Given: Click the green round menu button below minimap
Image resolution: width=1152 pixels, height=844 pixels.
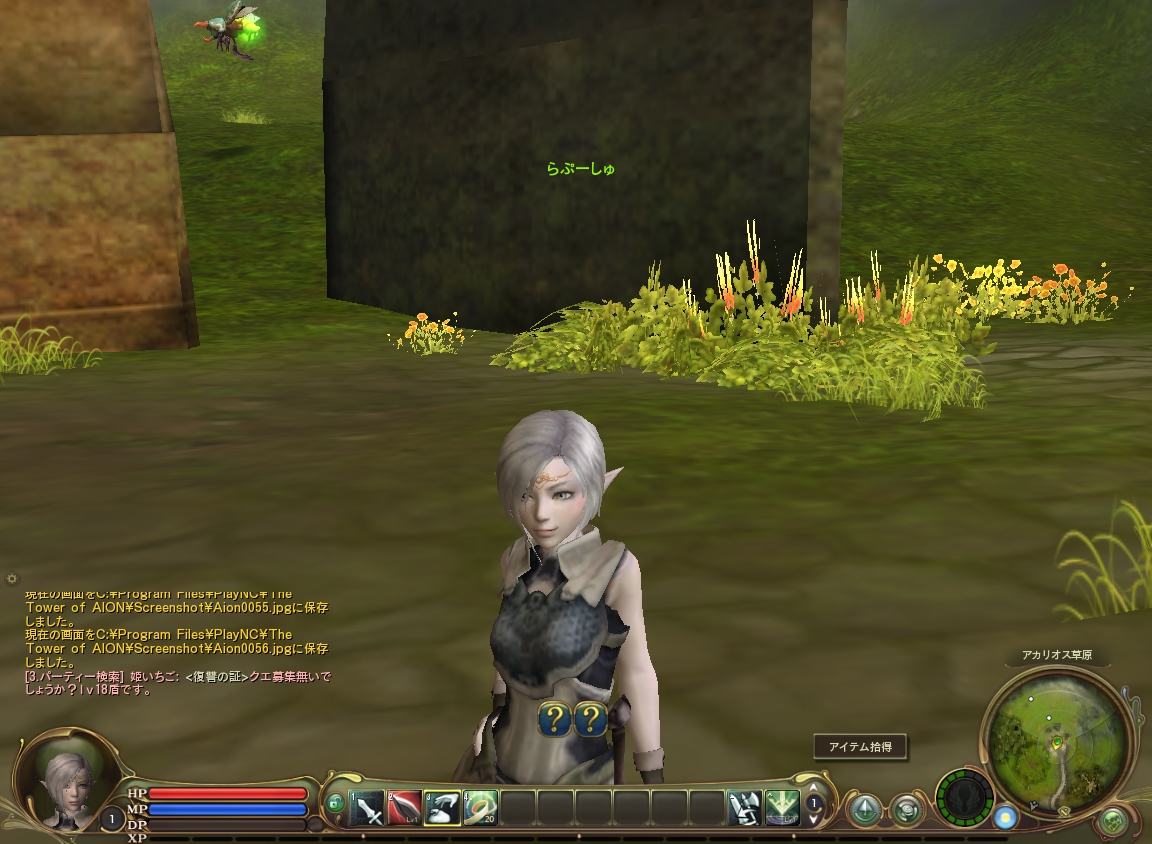Looking at the screenshot, I should coord(1113,822).
